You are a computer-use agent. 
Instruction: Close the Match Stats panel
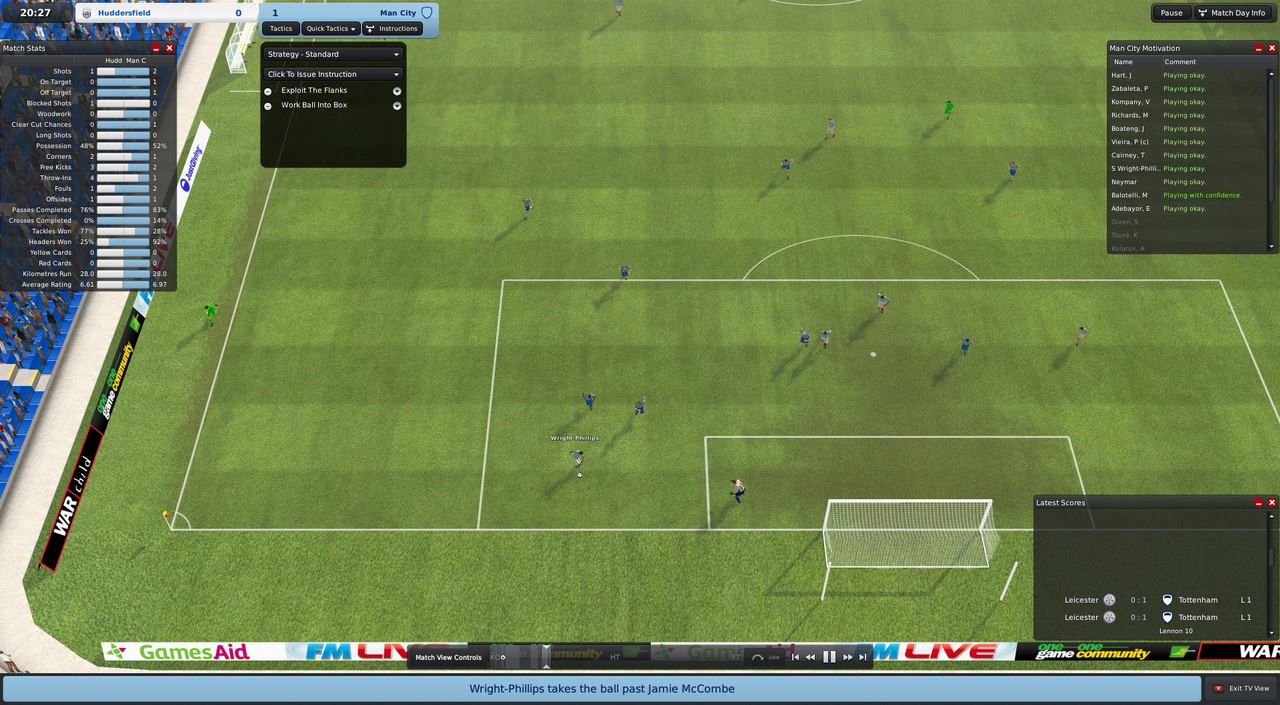coord(169,48)
